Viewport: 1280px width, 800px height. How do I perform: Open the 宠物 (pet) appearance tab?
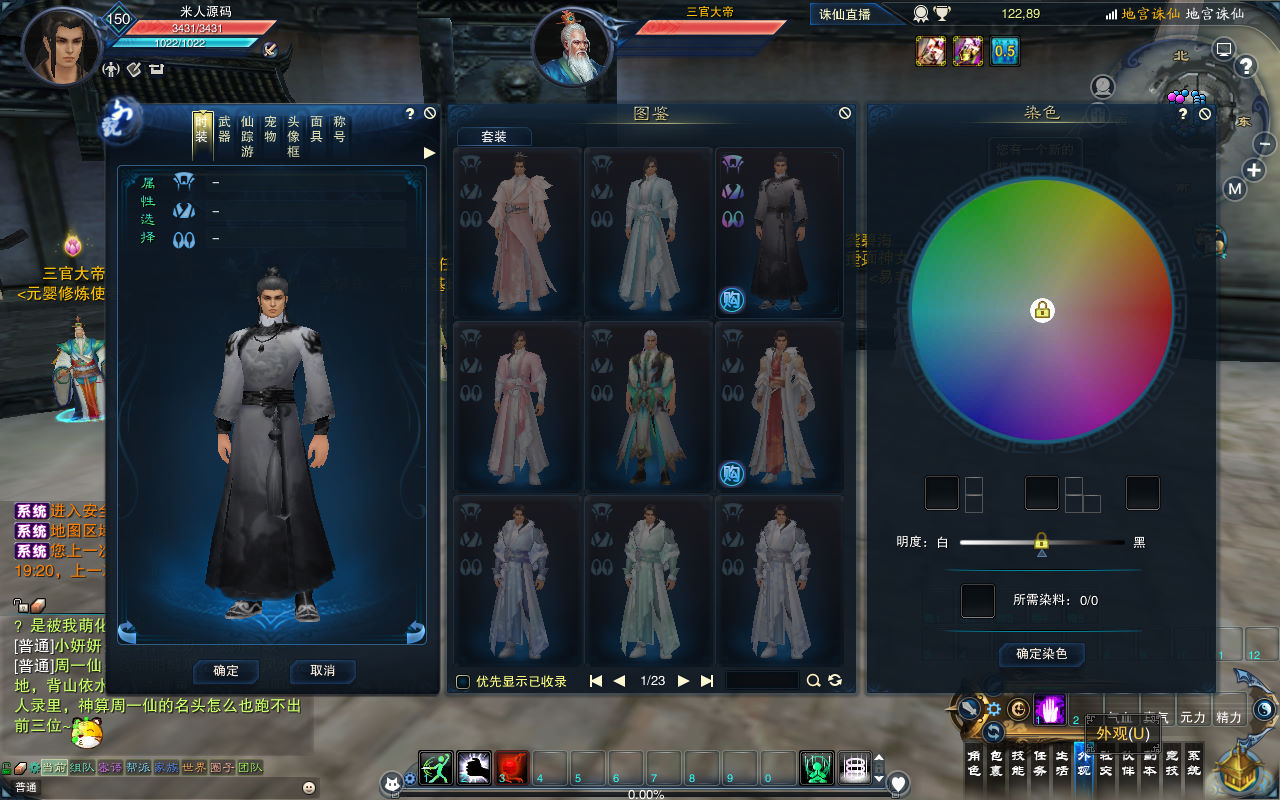point(270,129)
